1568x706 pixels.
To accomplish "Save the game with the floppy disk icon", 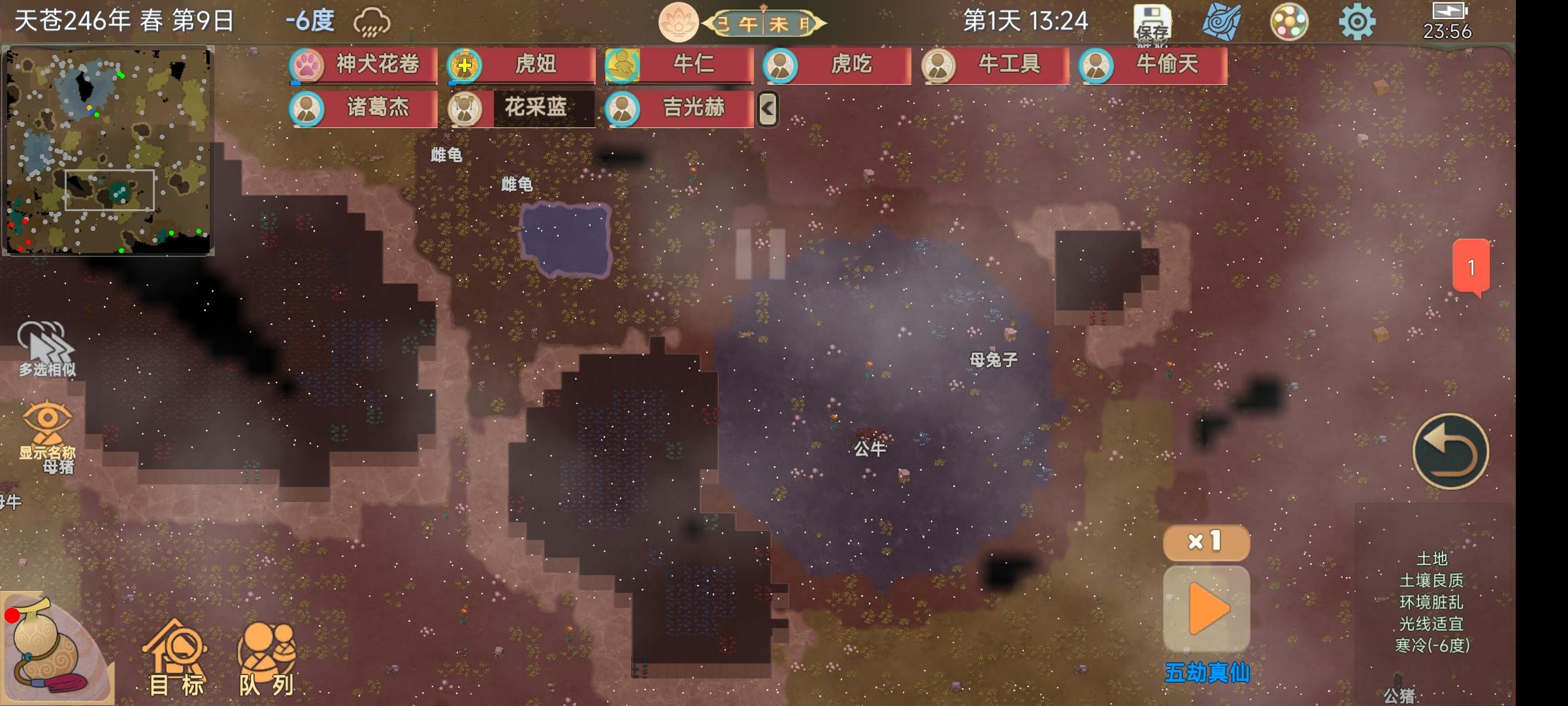I will 1152,23.
